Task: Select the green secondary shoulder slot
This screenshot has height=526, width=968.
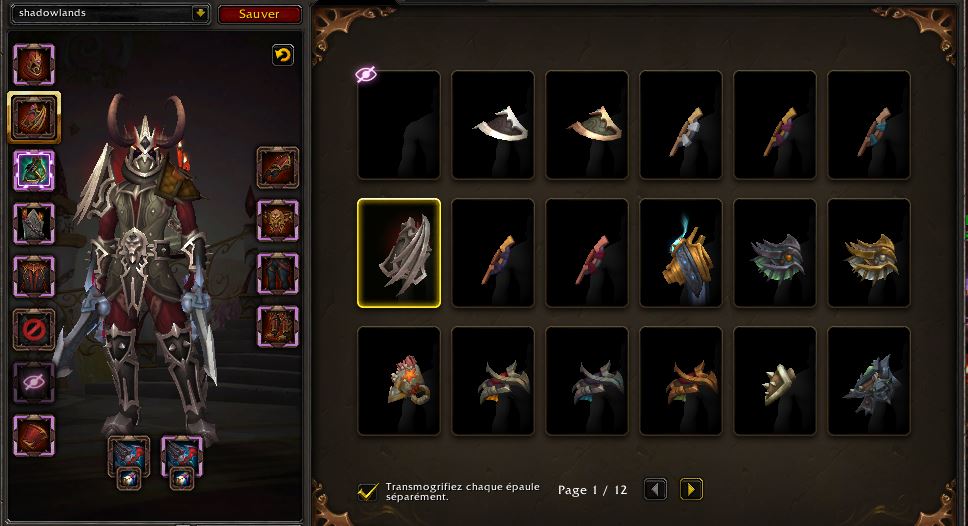Action: 34,169
